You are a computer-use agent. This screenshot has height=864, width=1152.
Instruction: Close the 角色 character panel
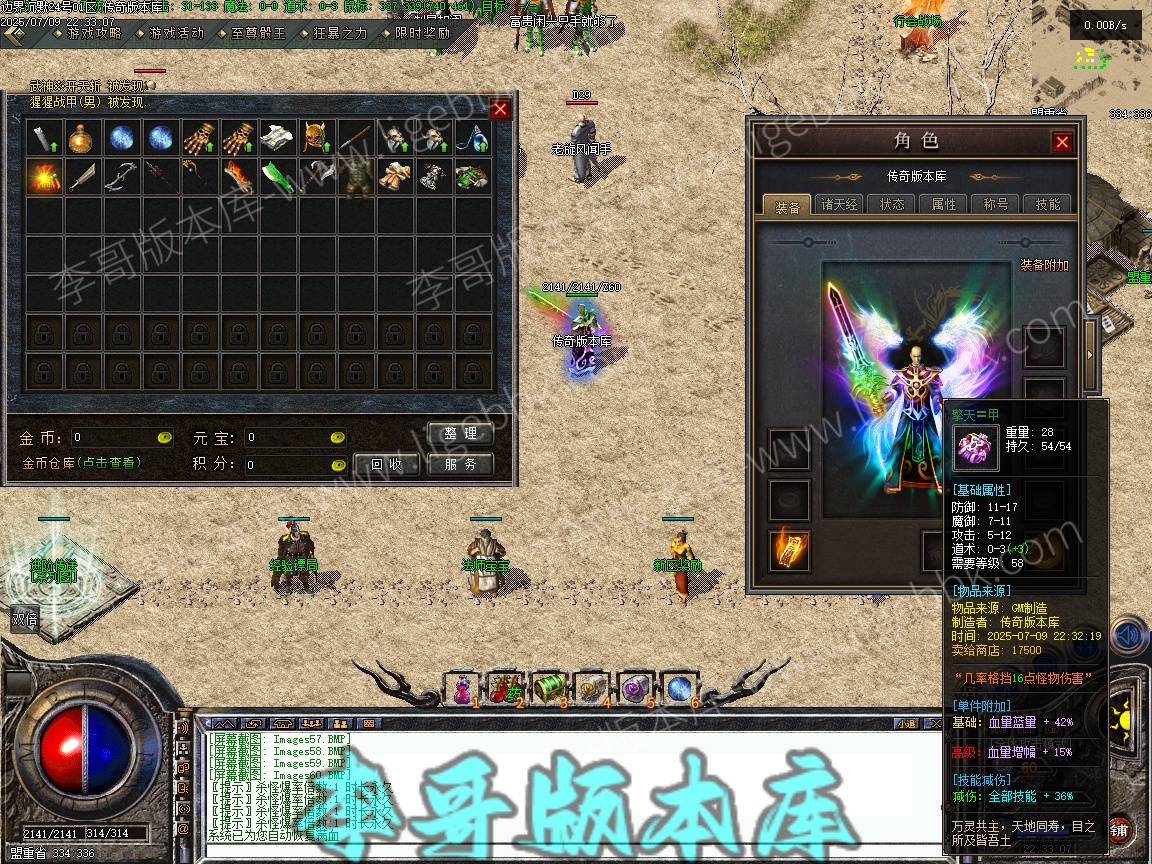pos(1062,142)
